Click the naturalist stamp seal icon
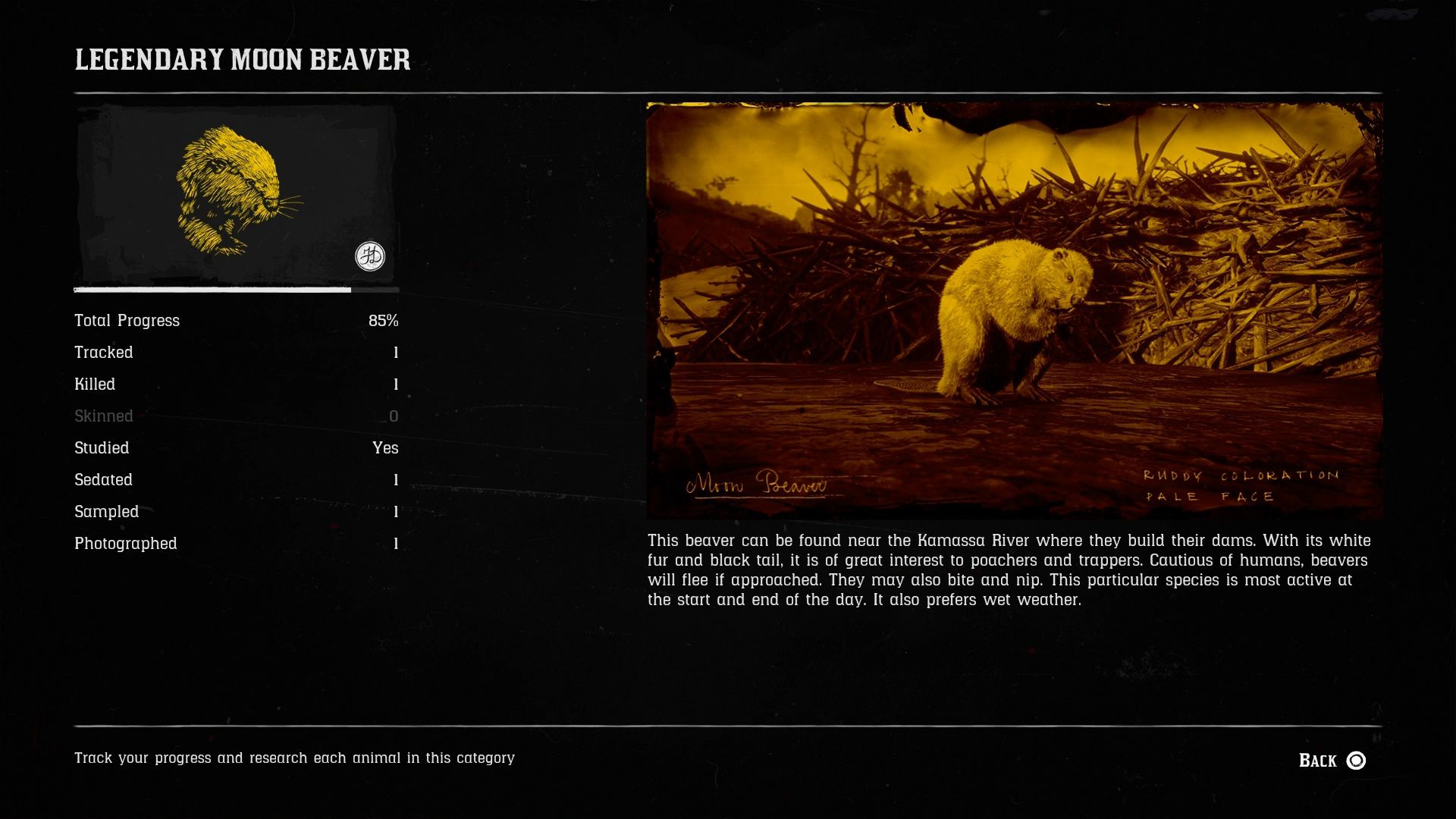The image size is (1456, 819). [371, 256]
